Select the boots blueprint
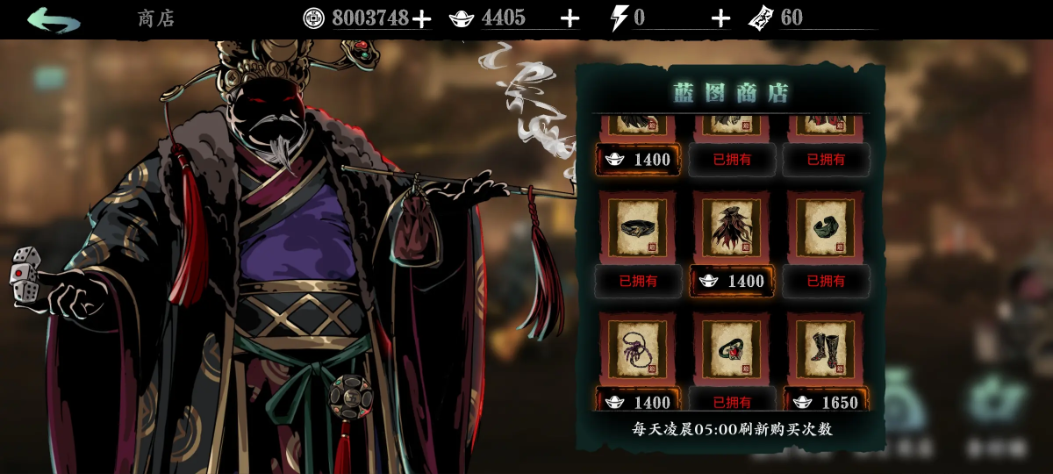This screenshot has width=1053, height=474. [x=826, y=349]
